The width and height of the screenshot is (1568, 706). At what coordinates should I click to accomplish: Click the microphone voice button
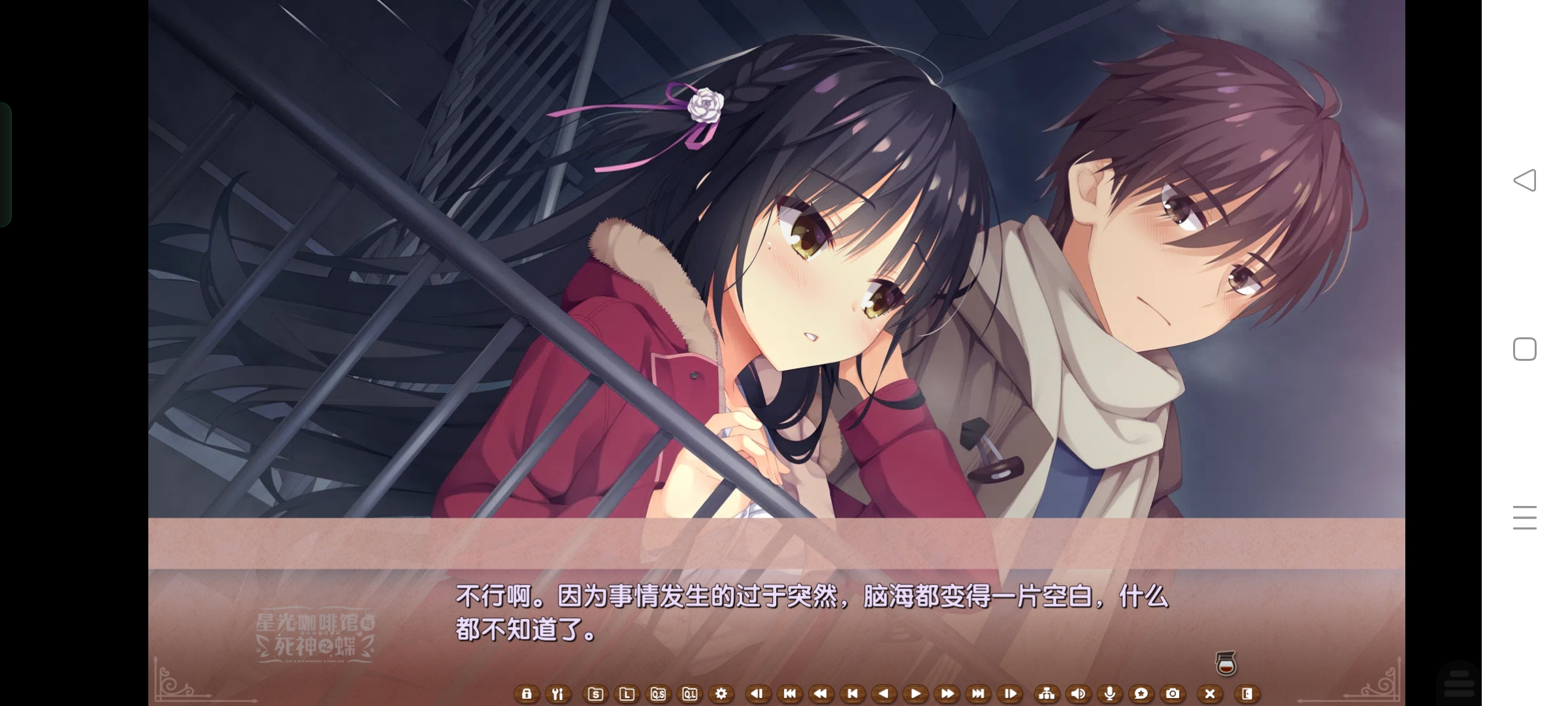click(1109, 694)
